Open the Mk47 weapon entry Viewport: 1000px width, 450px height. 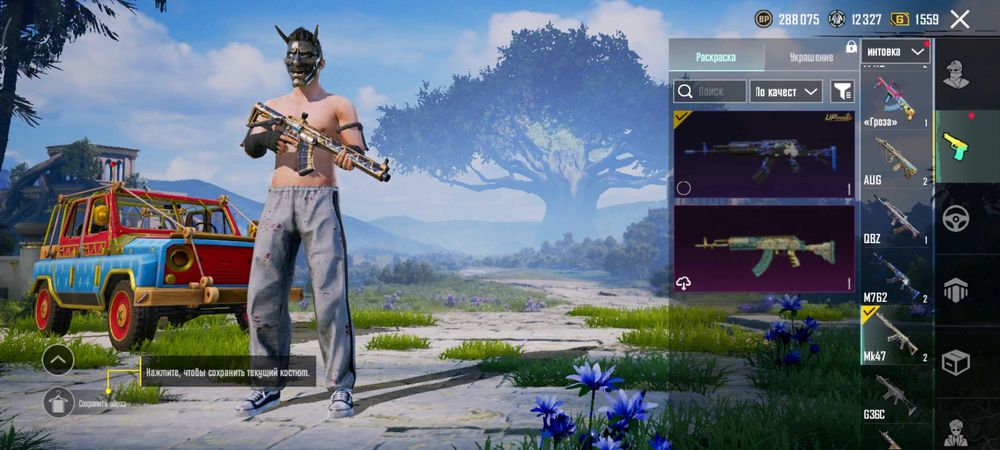896,336
